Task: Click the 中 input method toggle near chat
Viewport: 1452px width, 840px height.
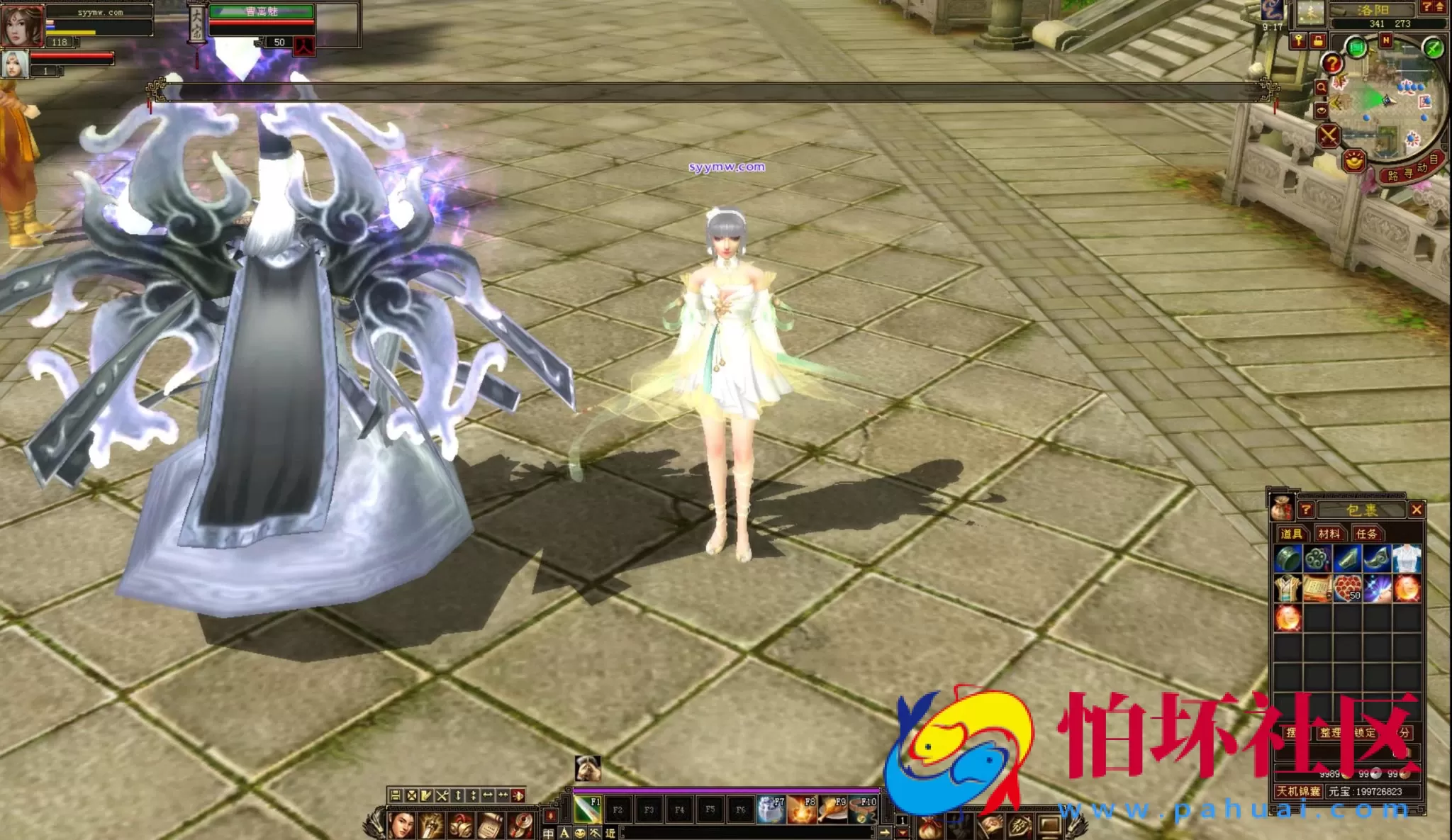Action: pos(549,833)
